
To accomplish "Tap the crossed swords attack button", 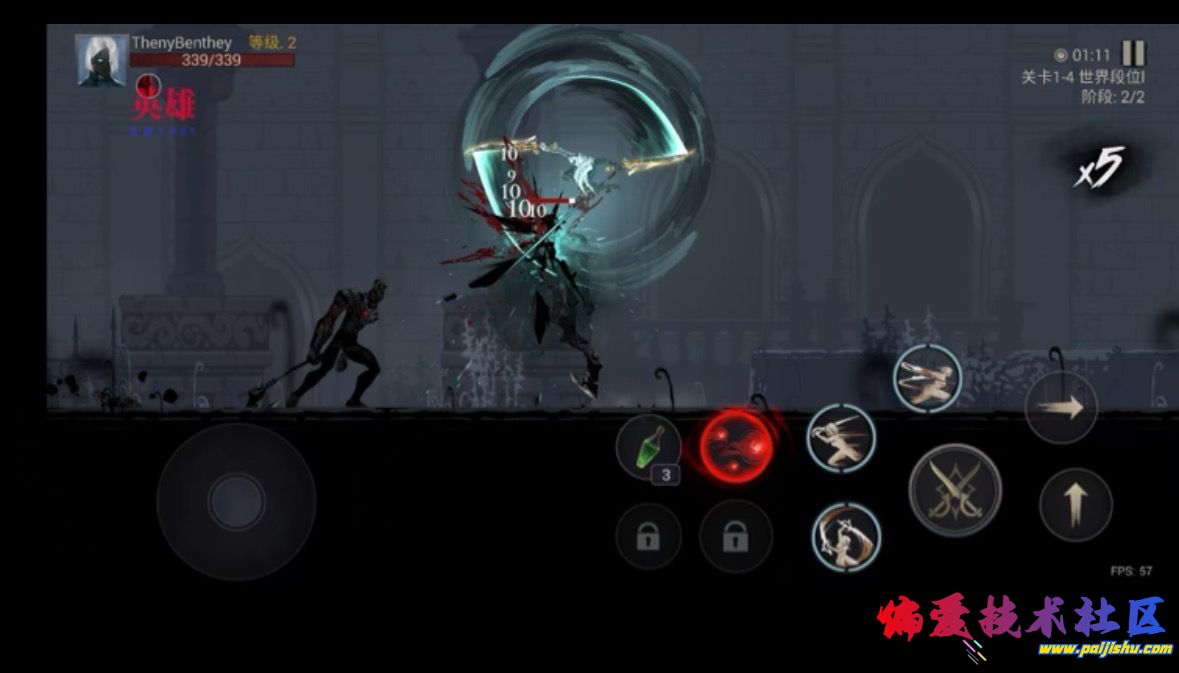I will point(954,490).
